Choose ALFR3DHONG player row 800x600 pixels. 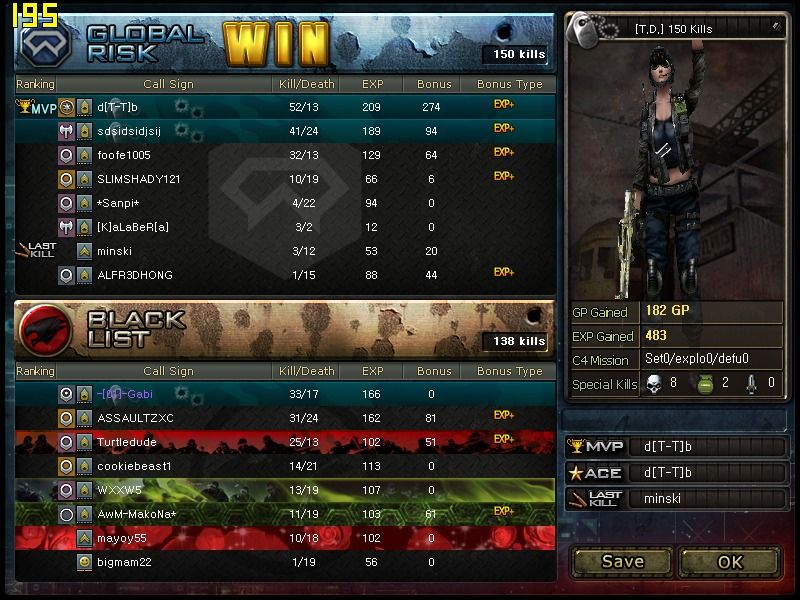point(285,275)
